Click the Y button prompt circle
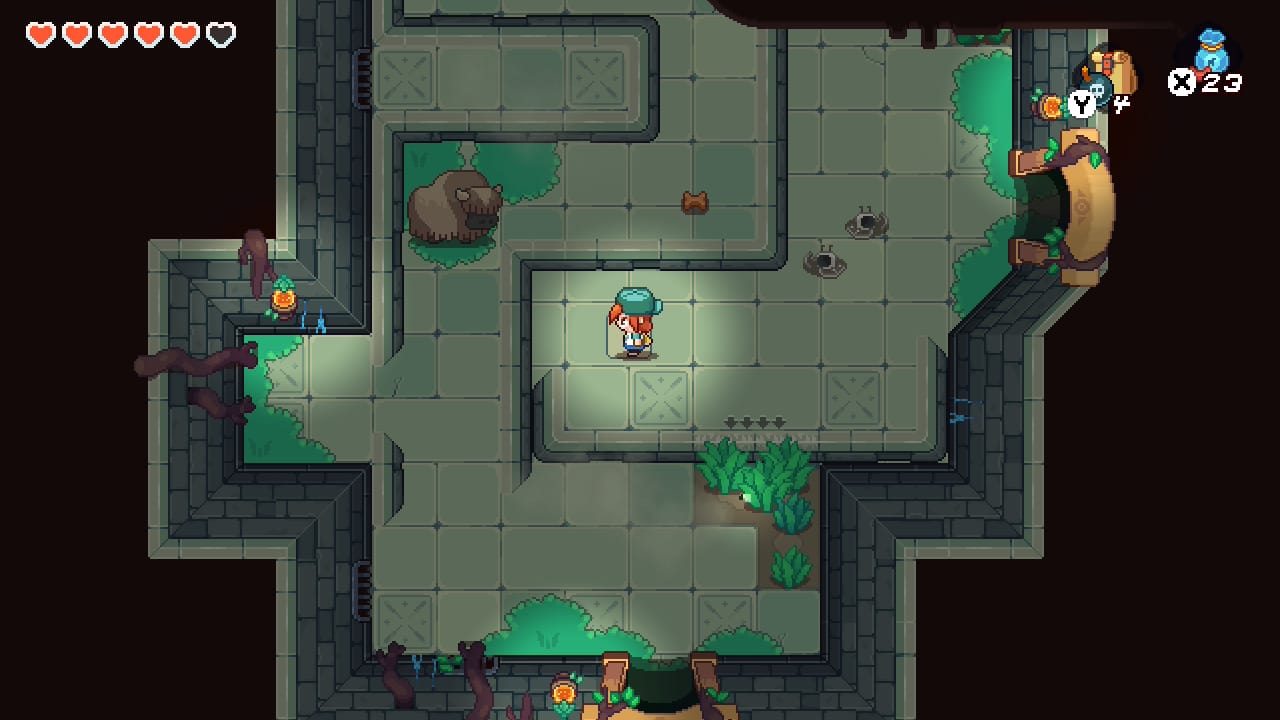This screenshot has width=1280, height=720. pyautogui.click(x=1080, y=102)
